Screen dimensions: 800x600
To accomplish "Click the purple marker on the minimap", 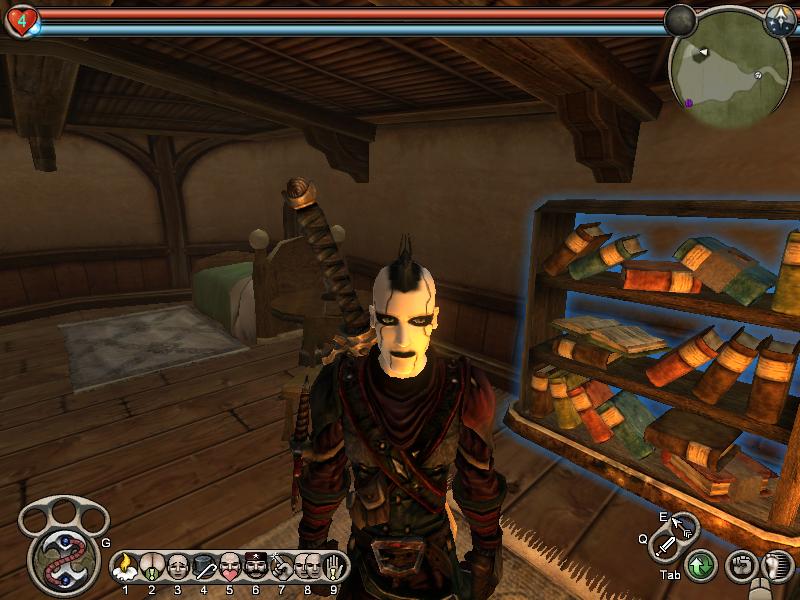I will 689,102.
